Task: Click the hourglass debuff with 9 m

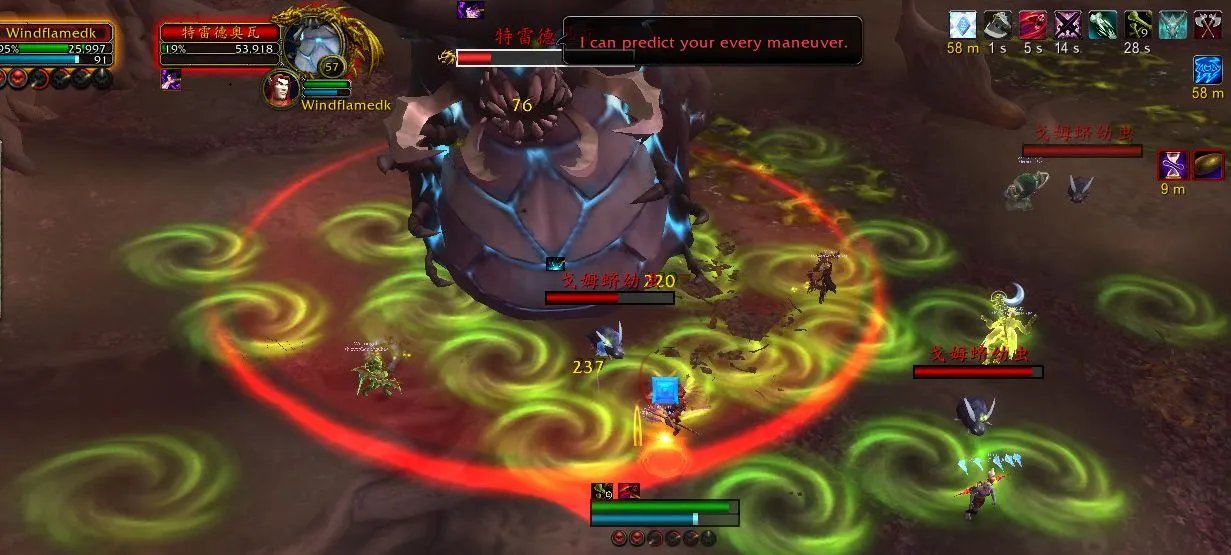Action: [1172, 165]
